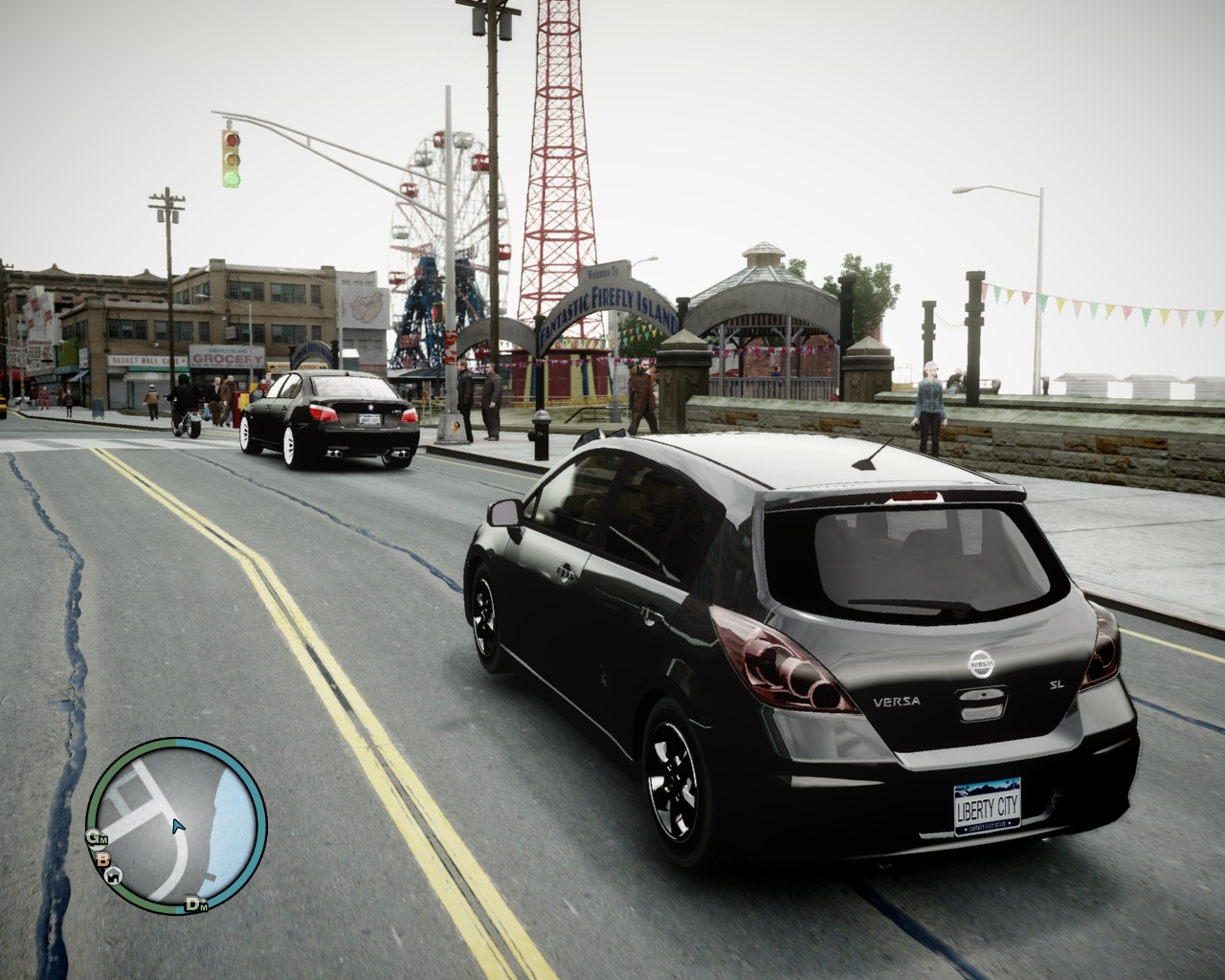
Task: Click the water area shown on the minimap
Action: pyautogui.click(x=230, y=821)
